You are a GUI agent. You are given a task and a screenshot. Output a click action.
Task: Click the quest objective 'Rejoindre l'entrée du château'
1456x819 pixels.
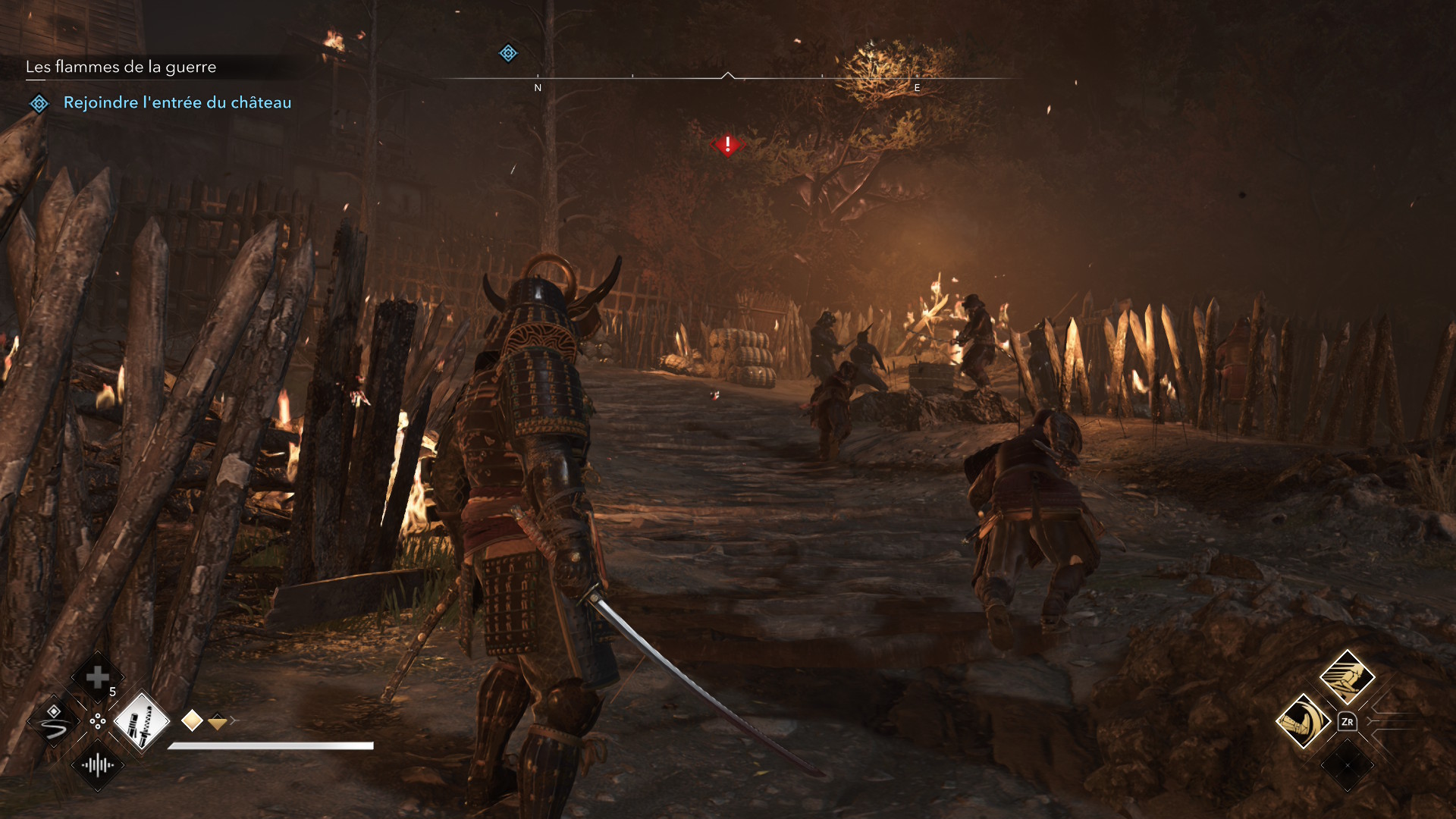tap(177, 102)
